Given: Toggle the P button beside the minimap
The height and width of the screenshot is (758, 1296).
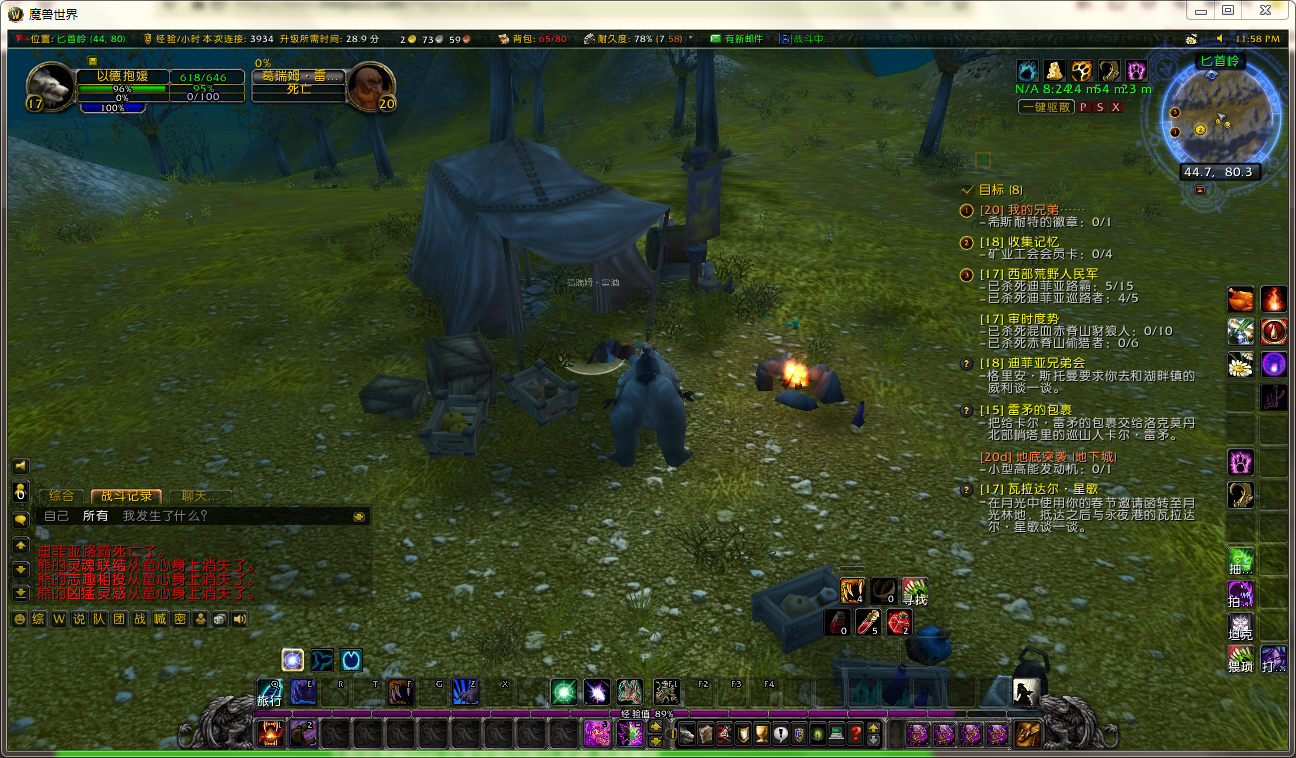Looking at the screenshot, I should coord(1084,105).
